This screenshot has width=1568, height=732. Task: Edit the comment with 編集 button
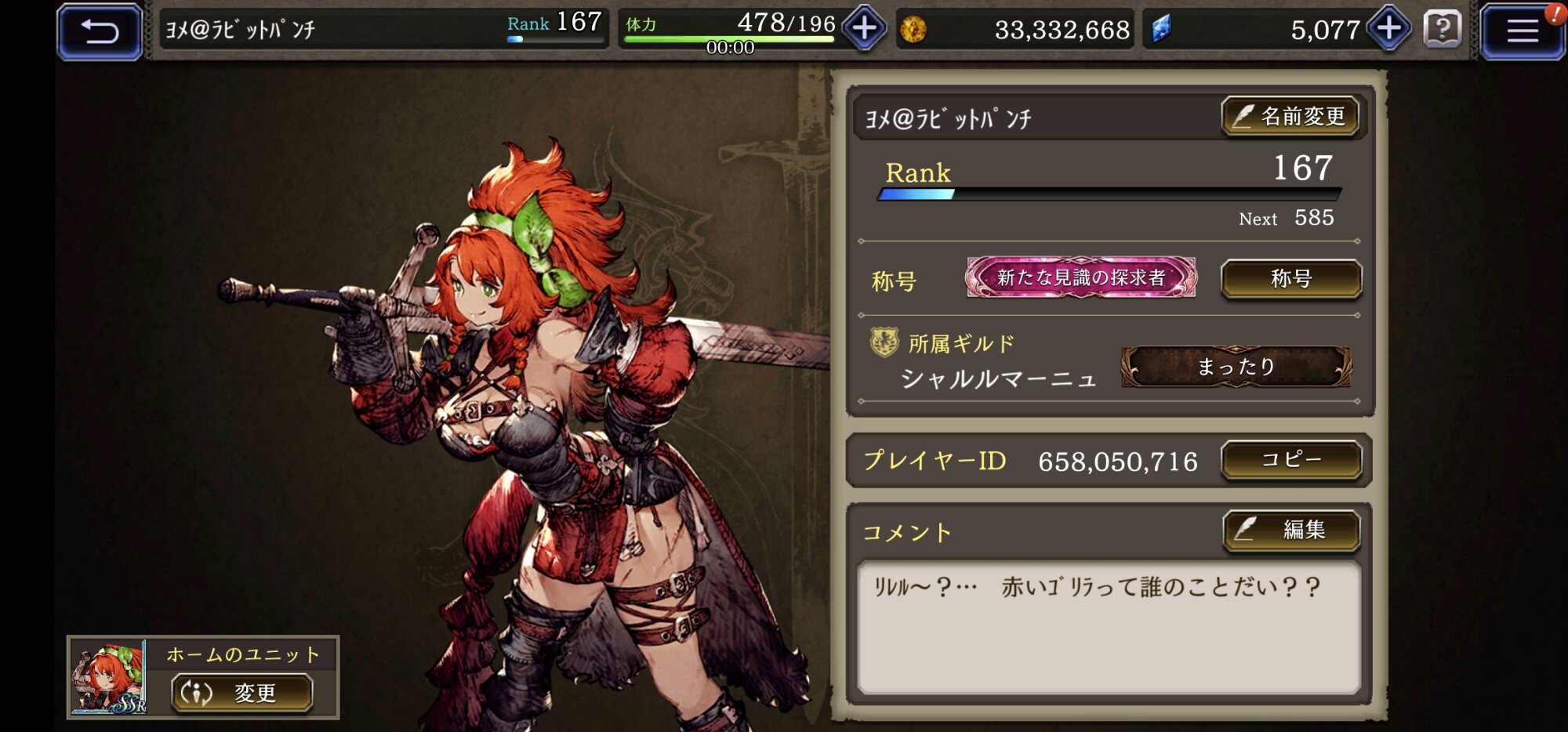1291,531
